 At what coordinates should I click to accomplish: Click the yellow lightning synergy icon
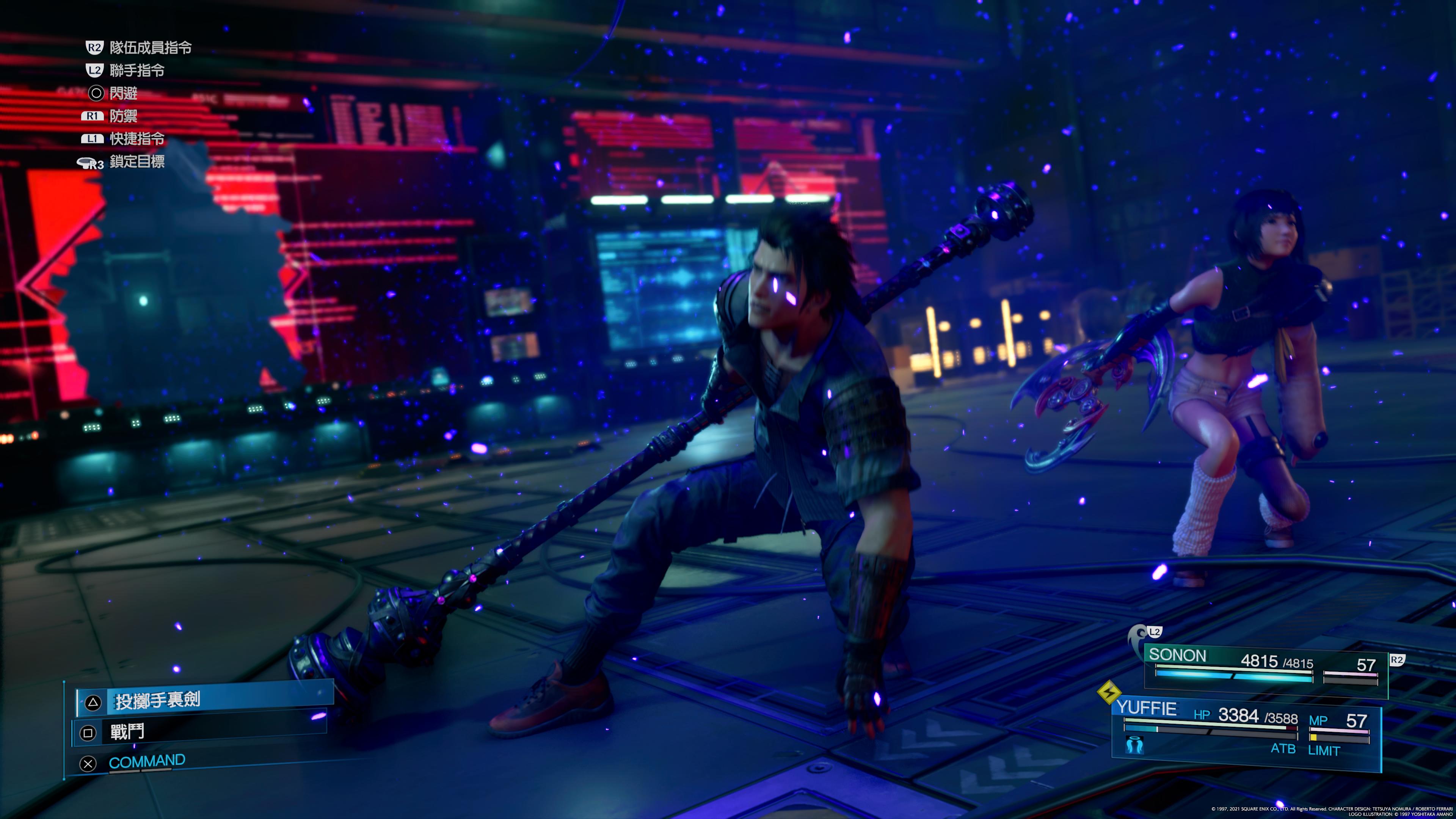point(1109,692)
